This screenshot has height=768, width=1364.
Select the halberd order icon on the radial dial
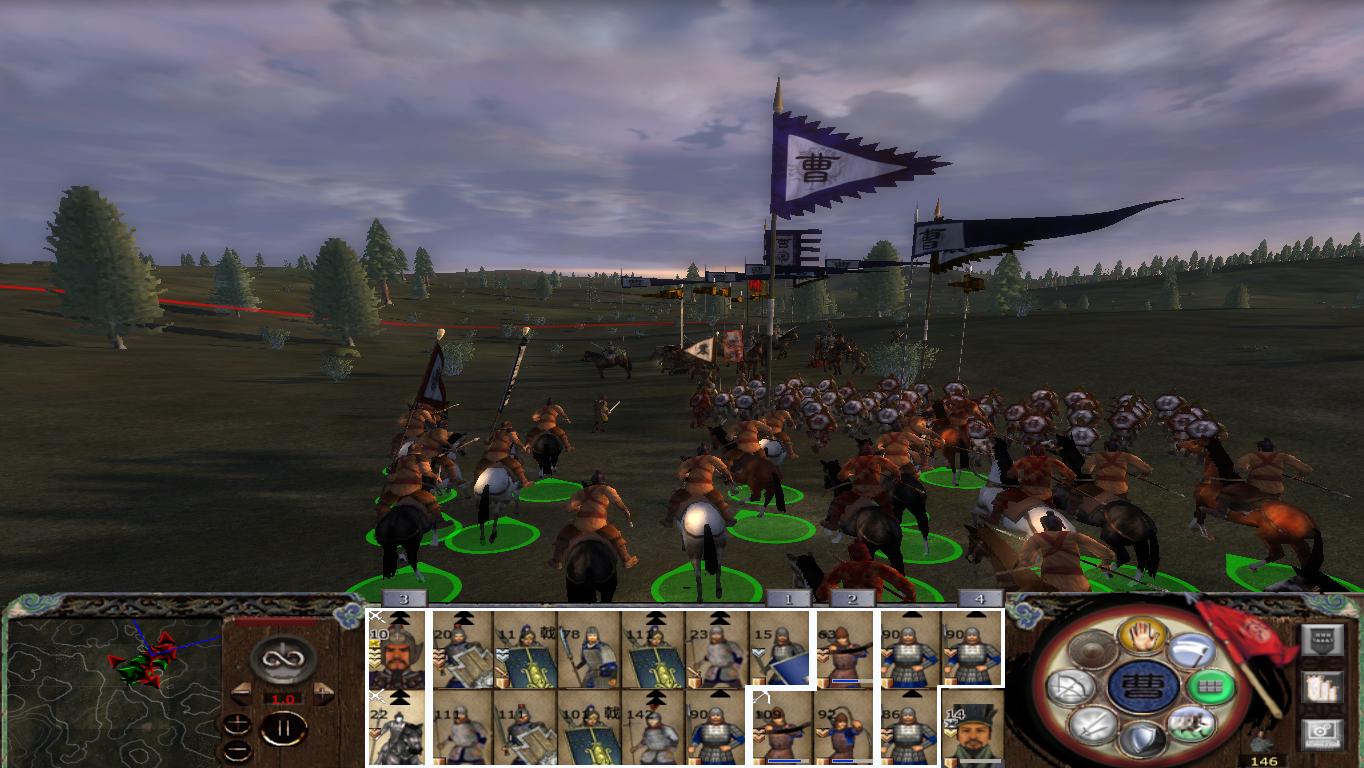tap(1190, 651)
